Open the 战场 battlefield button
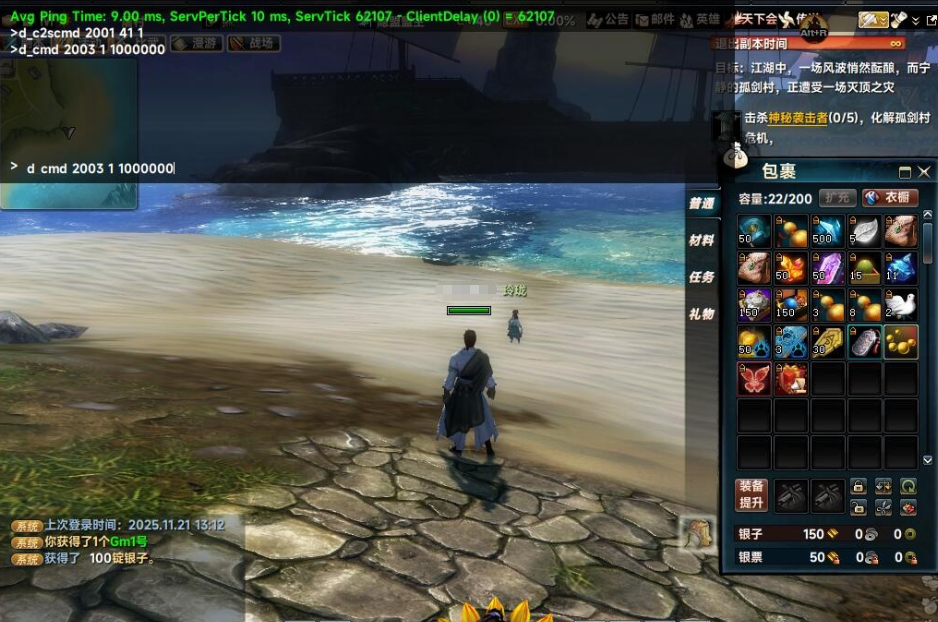This screenshot has width=938, height=622. [254, 43]
